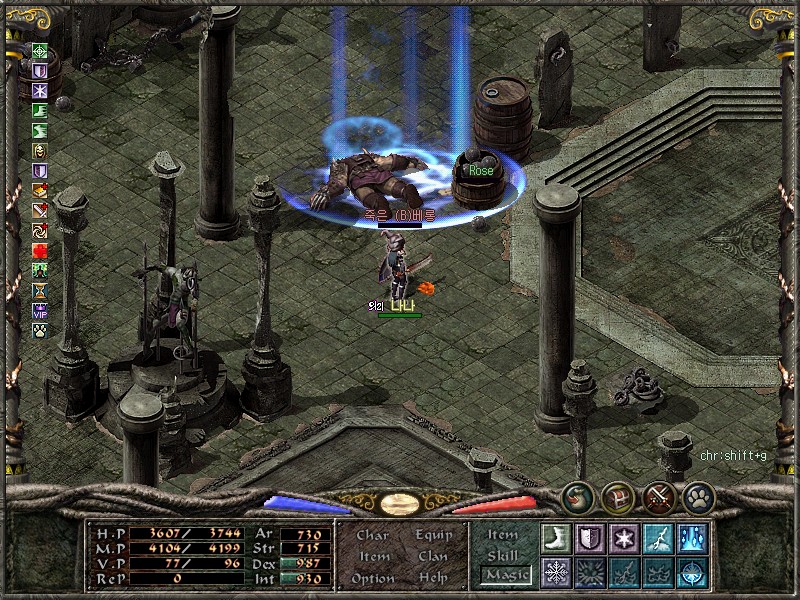
Task: Click the skull face buff icon
Action: point(40,151)
